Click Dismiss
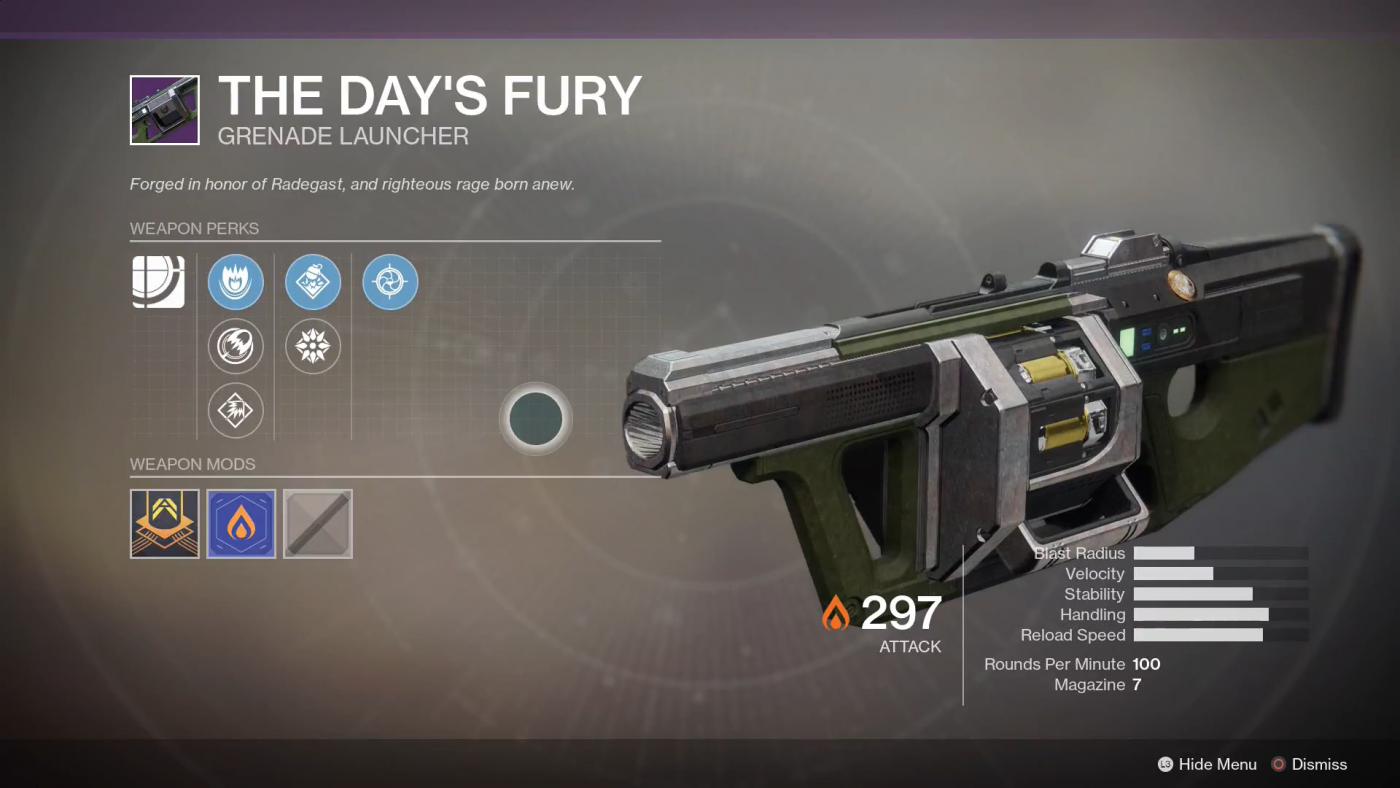The image size is (1400, 788). pos(1320,764)
